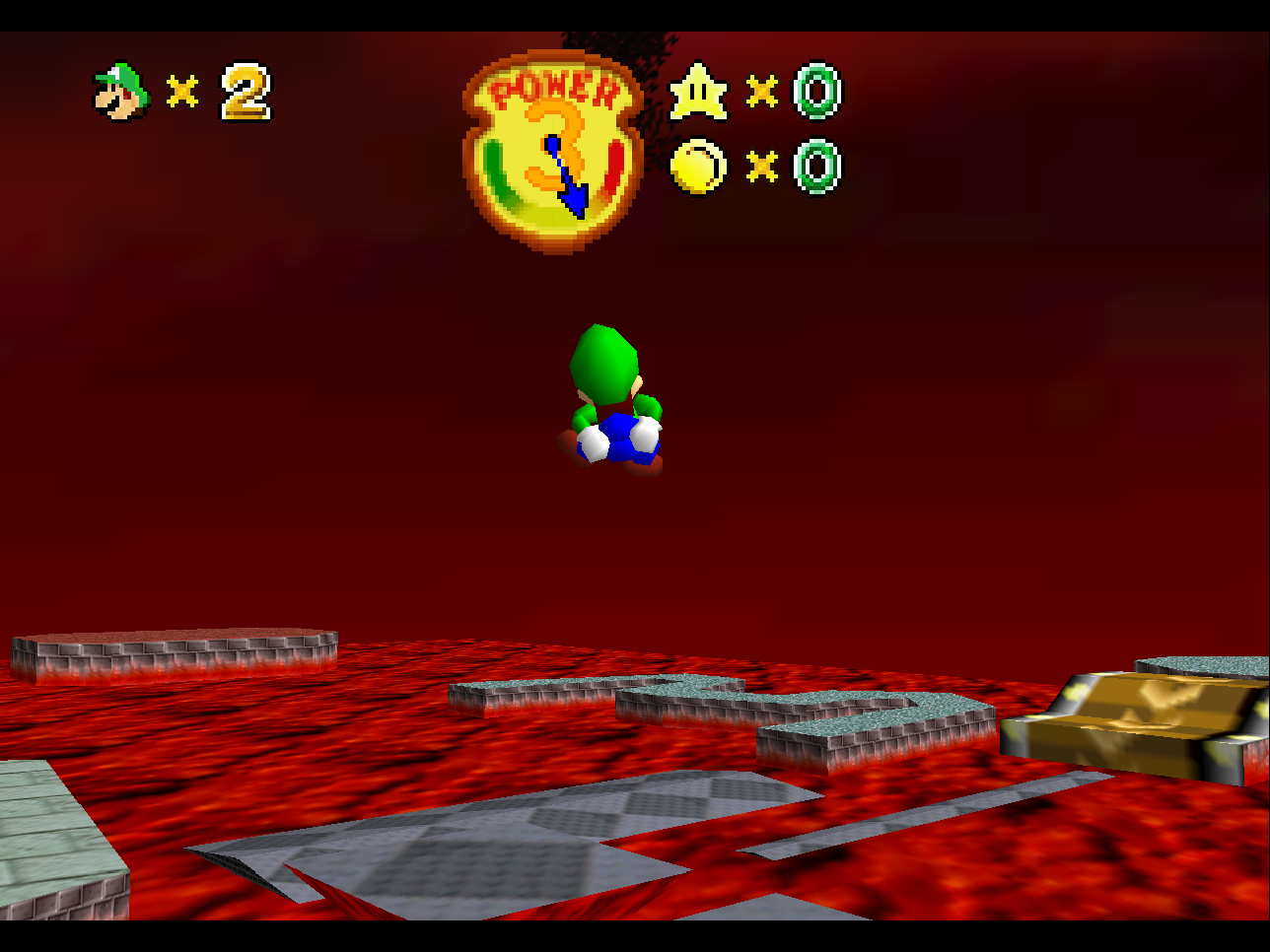Click the coin icon in the HUD

pos(700,168)
